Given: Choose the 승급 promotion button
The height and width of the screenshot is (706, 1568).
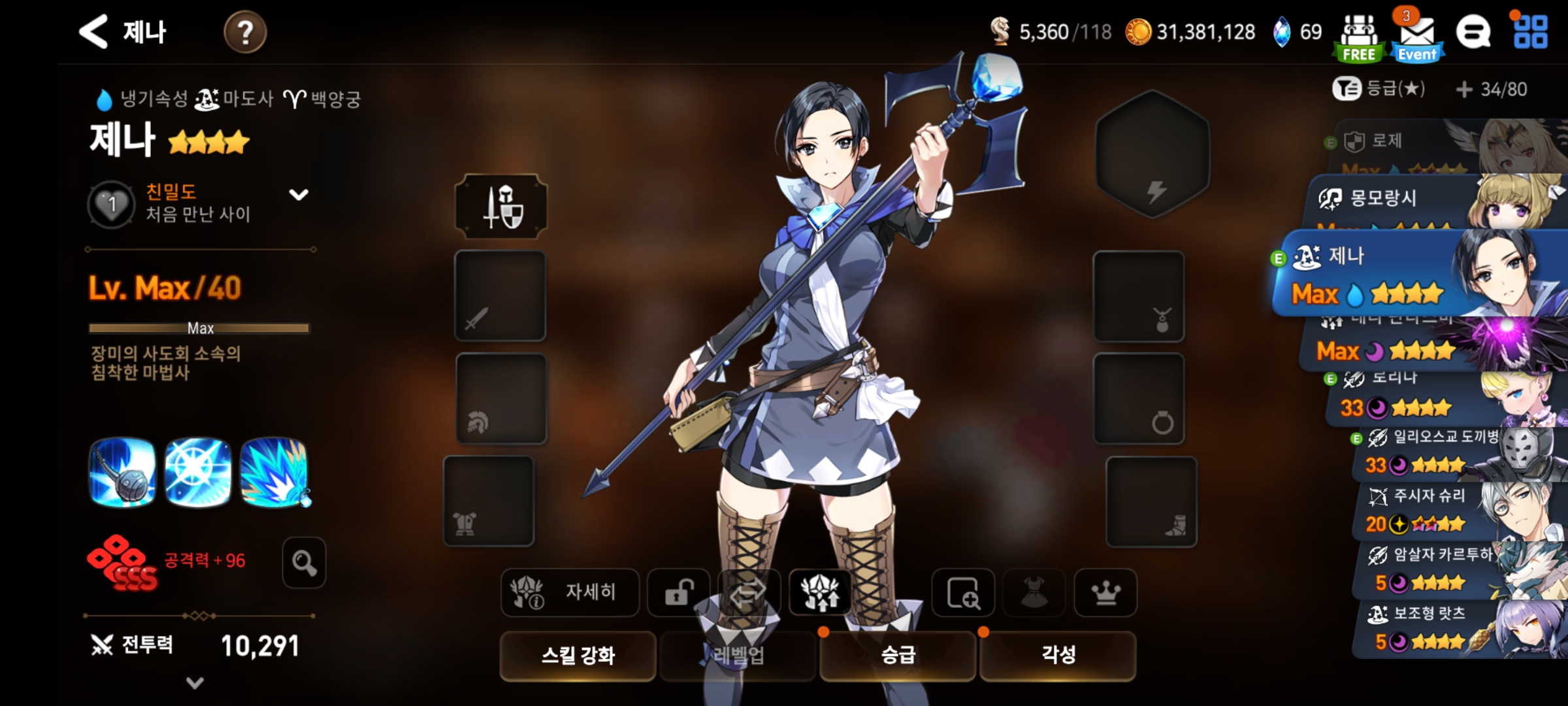Looking at the screenshot, I should point(898,655).
